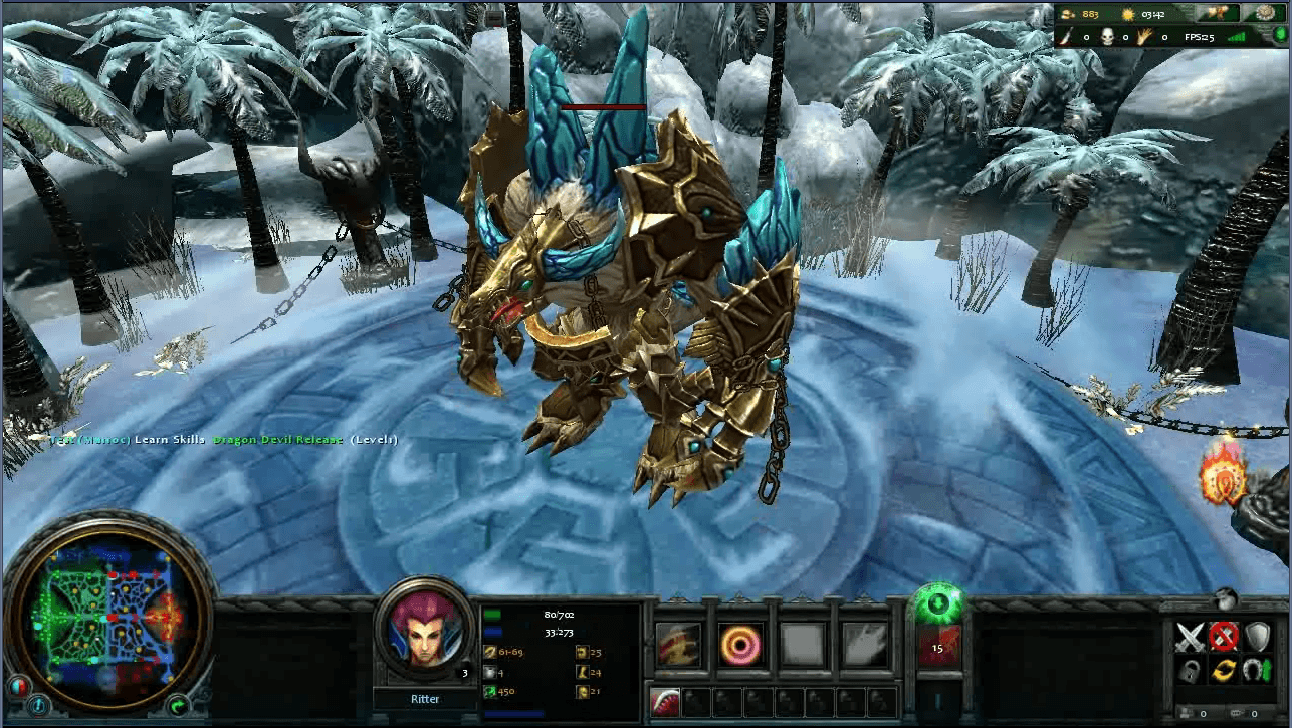Toggle the green connection status light
This screenshot has width=1292, height=728.
[1278, 35]
